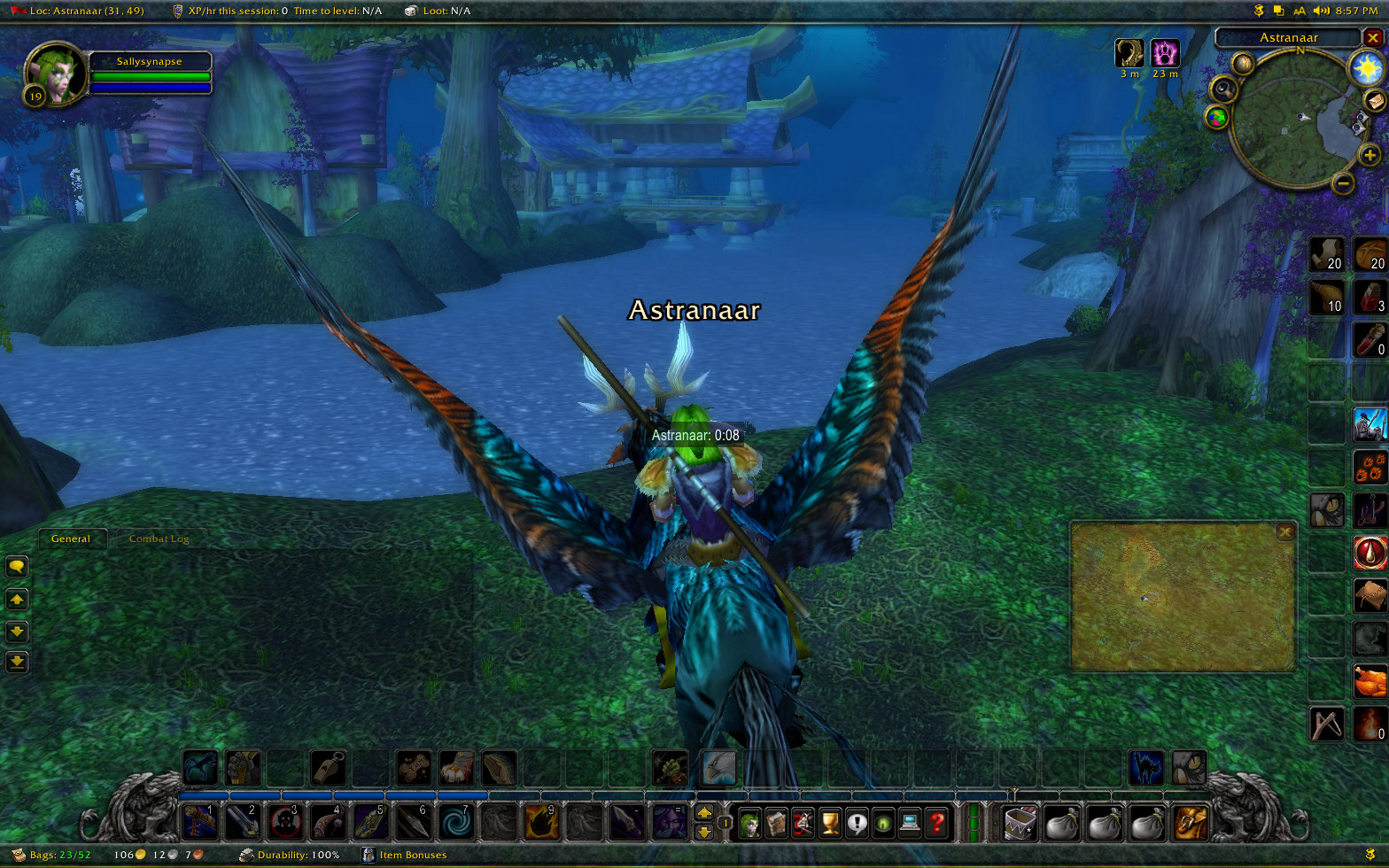Use the swirl ability in slot 7
The height and width of the screenshot is (868, 1389).
(456, 823)
